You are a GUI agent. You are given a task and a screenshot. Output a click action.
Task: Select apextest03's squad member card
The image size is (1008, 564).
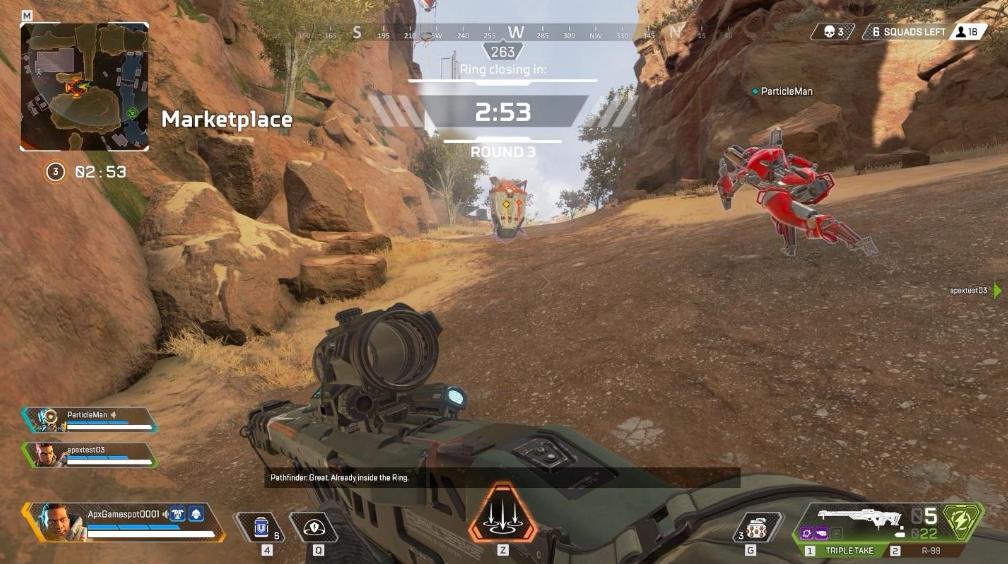[x=90, y=454]
